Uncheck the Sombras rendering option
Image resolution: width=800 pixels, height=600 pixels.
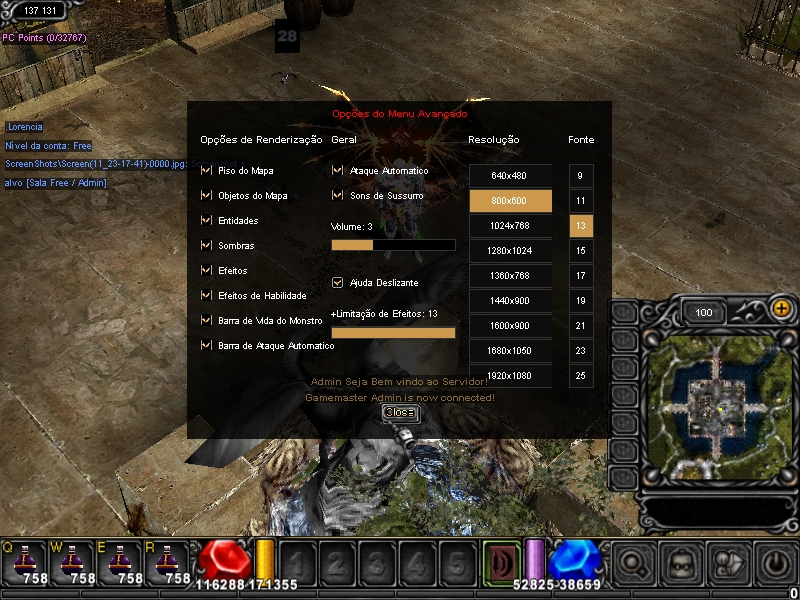tap(206, 246)
